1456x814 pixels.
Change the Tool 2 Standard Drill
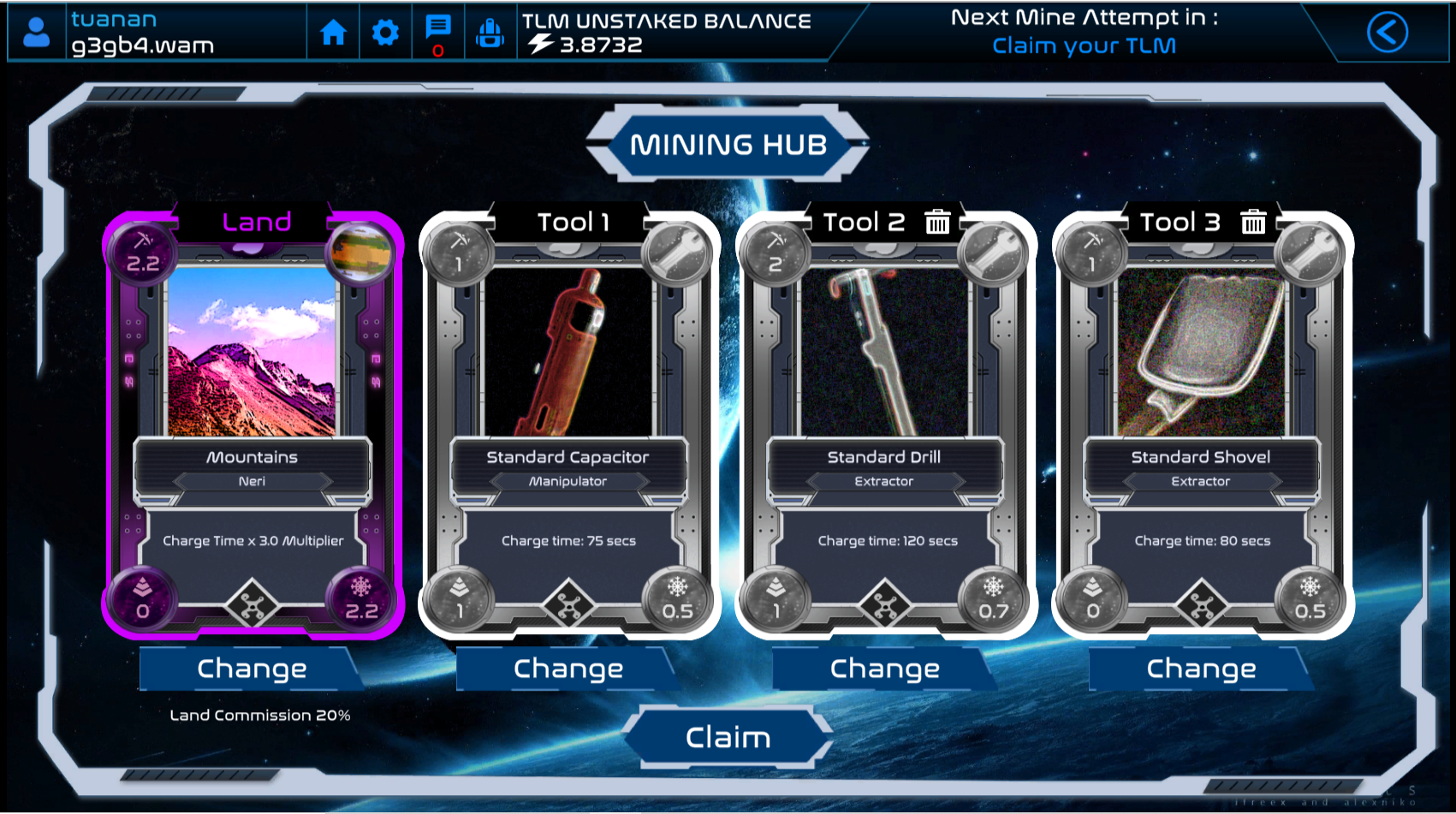tap(885, 668)
